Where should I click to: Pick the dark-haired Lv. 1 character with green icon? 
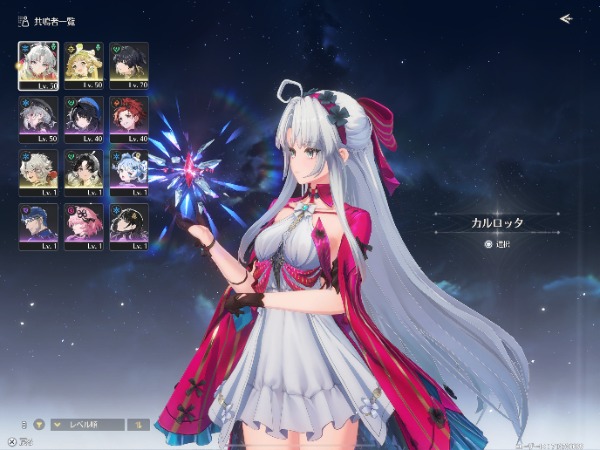coord(84,172)
